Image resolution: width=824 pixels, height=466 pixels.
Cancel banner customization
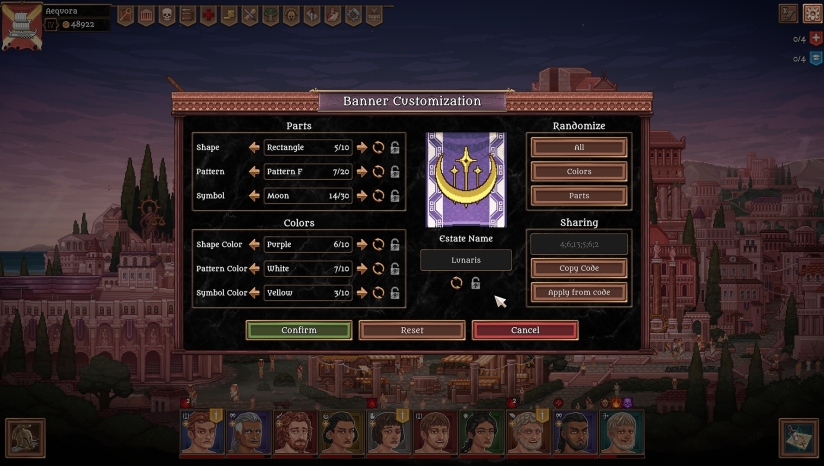[x=525, y=330]
